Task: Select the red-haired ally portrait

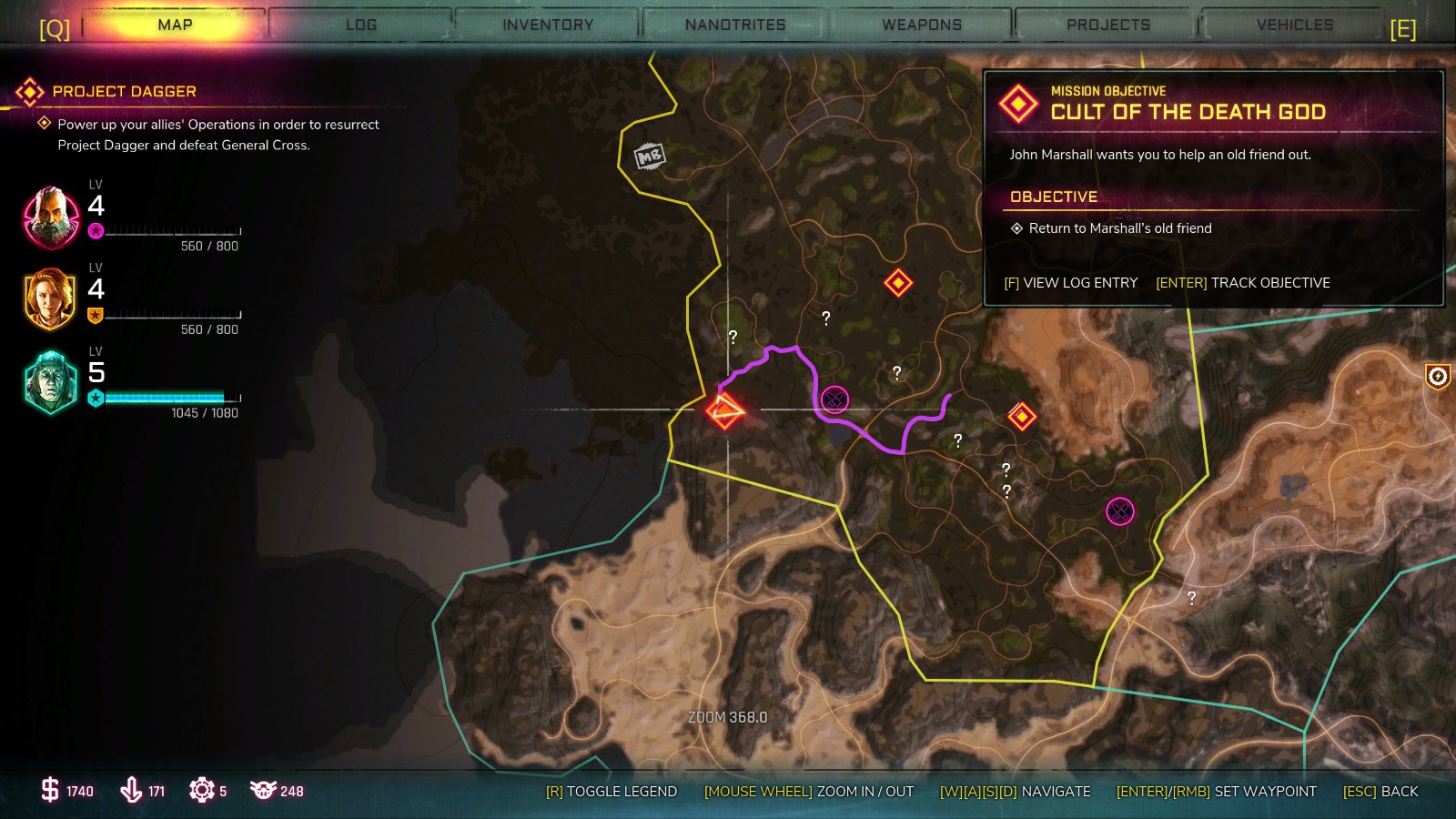Action: (51, 299)
